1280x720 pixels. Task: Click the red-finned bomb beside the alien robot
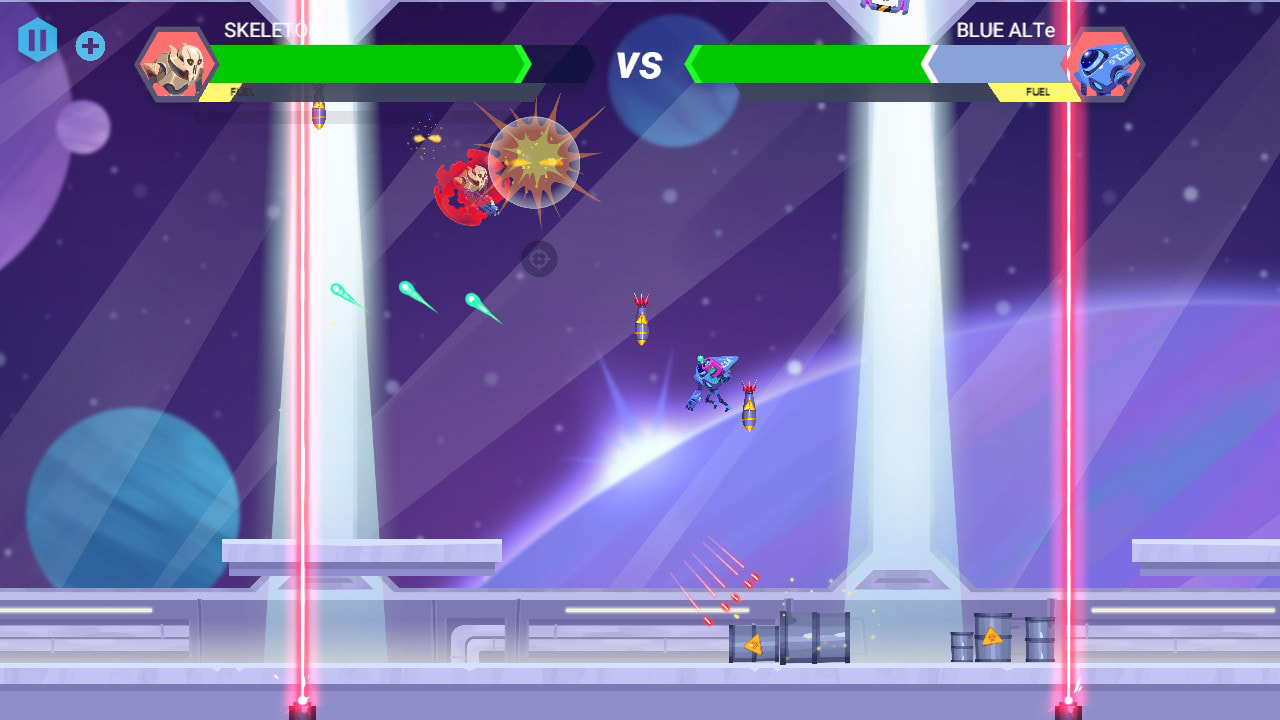point(747,404)
